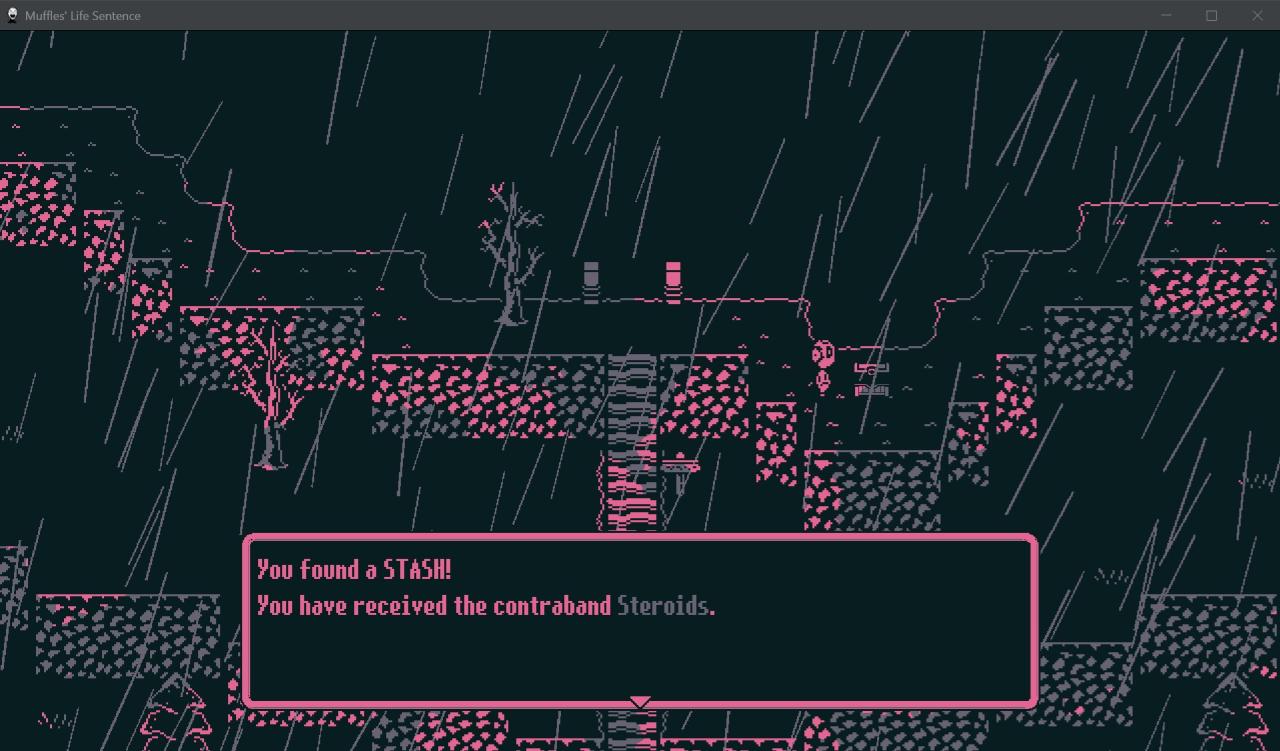The image size is (1280, 751).
Task: Minimize the game window
Action: 1166,15
